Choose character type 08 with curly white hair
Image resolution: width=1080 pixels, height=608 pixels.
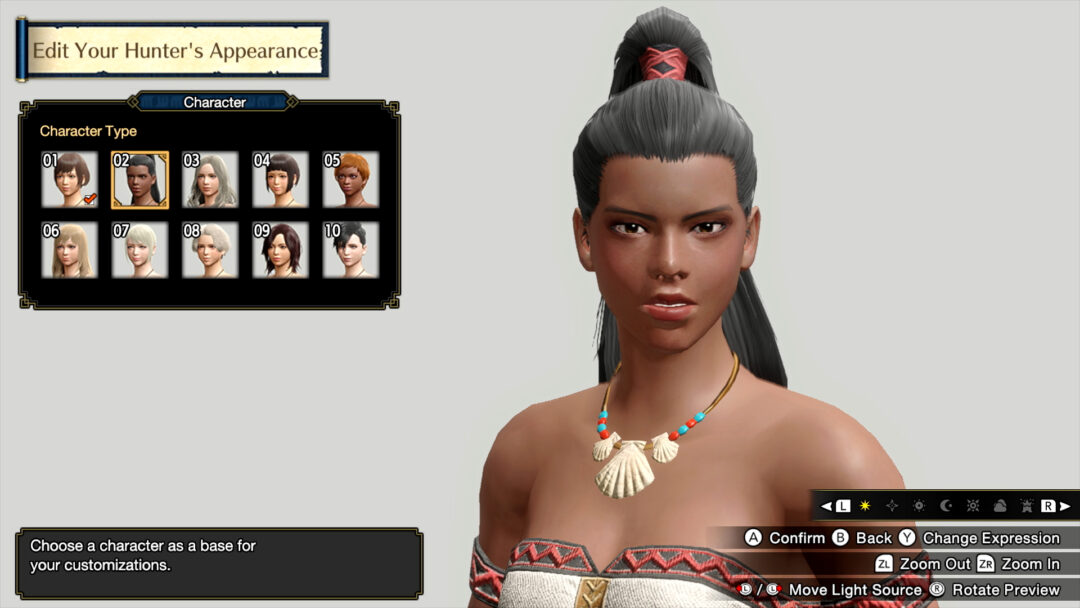[x=210, y=250]
